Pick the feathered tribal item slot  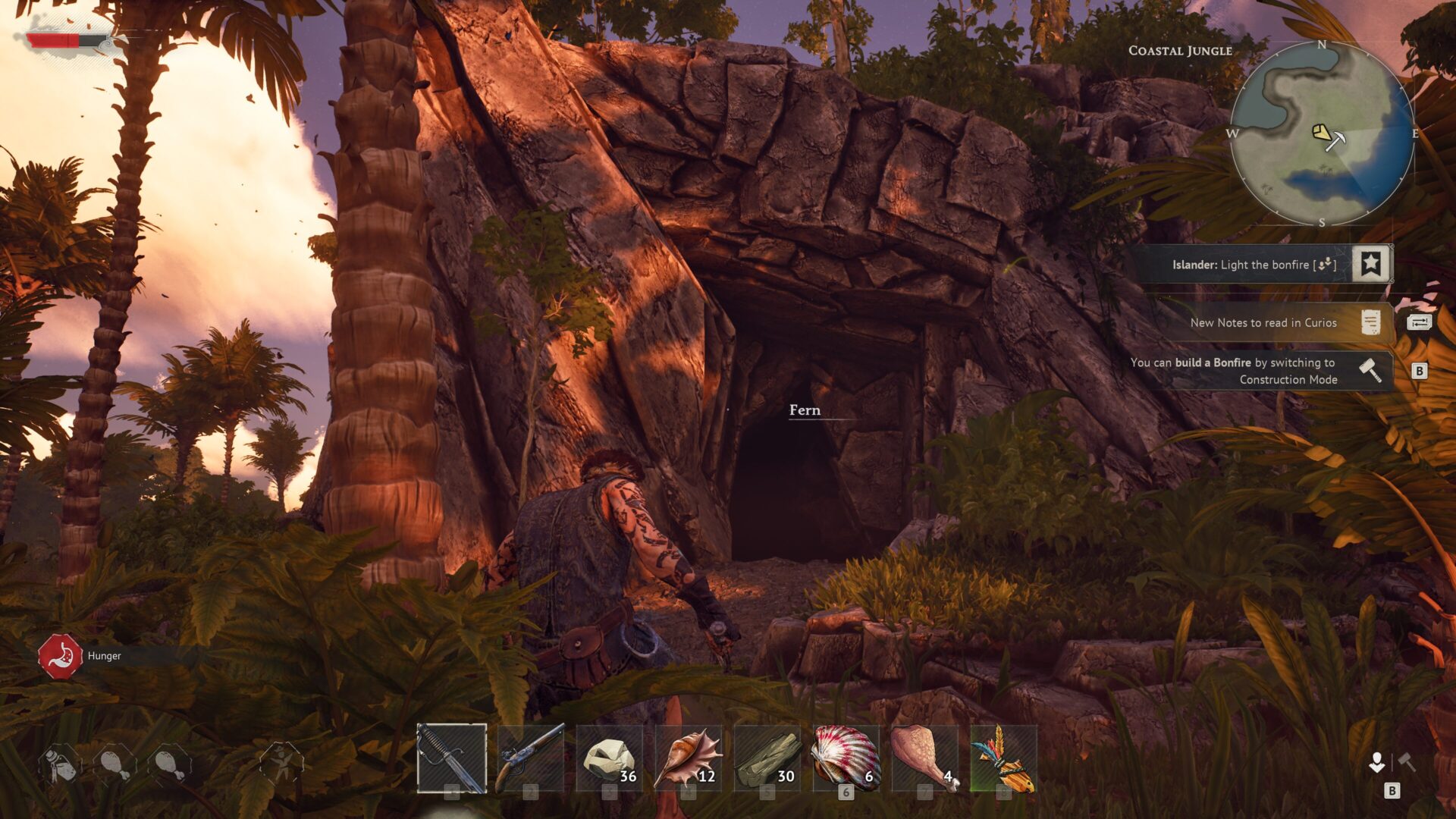point(1004,758)
